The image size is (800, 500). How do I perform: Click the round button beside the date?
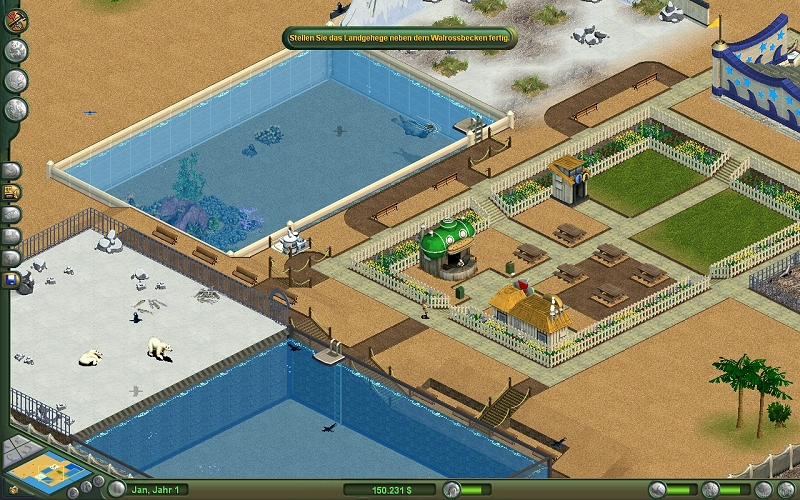pyautogui.click(x=117, y=489)
